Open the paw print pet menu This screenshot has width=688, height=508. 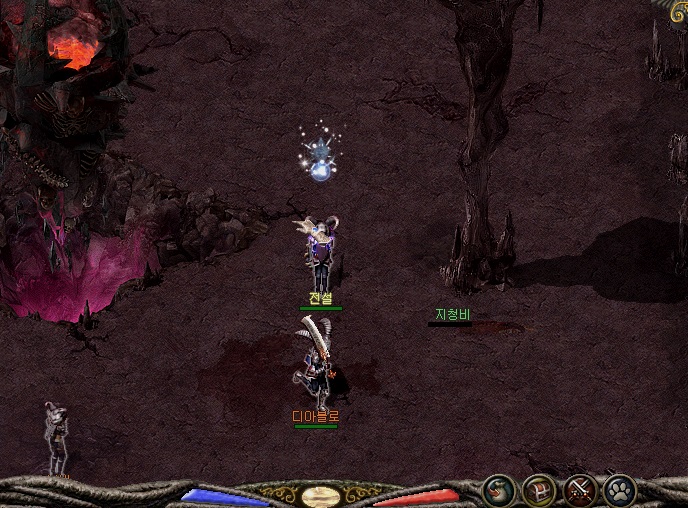click(620, 490)
